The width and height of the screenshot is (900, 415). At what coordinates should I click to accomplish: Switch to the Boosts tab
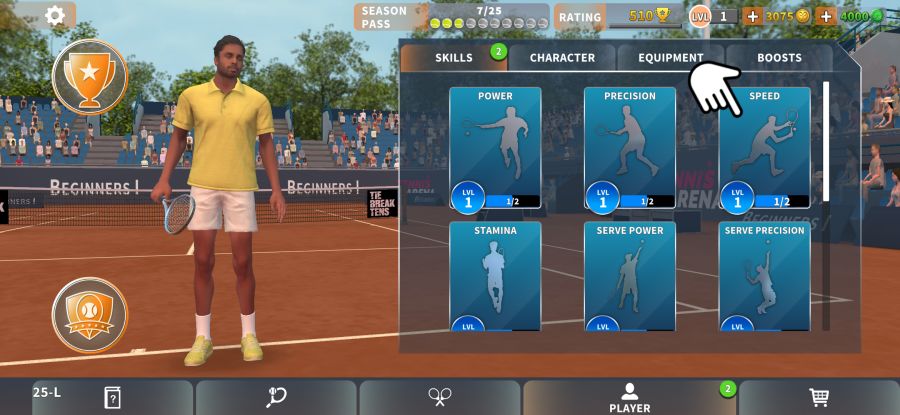(779, 58)
